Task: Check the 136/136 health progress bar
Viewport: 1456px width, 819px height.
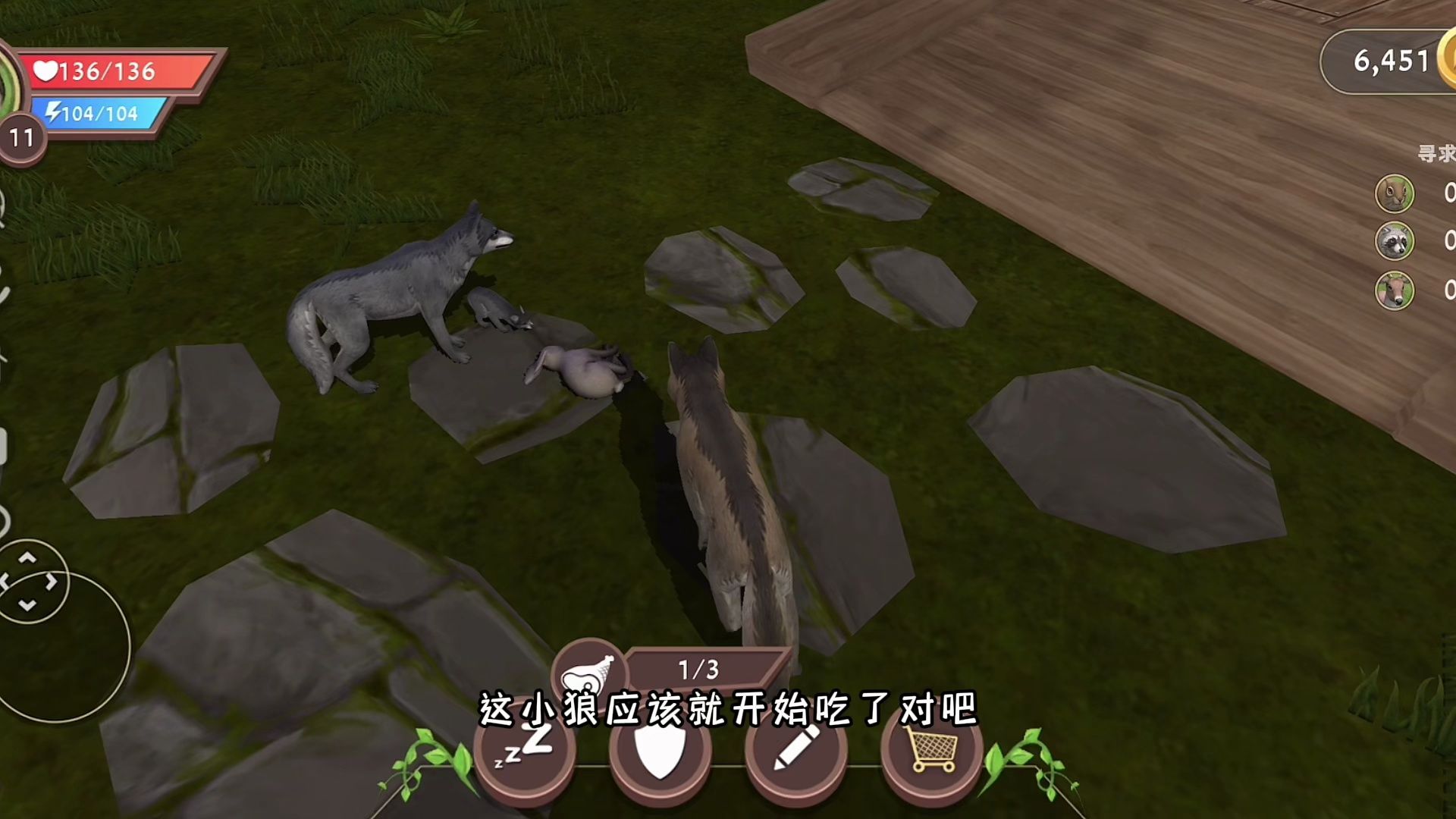Action: [99, 72]
